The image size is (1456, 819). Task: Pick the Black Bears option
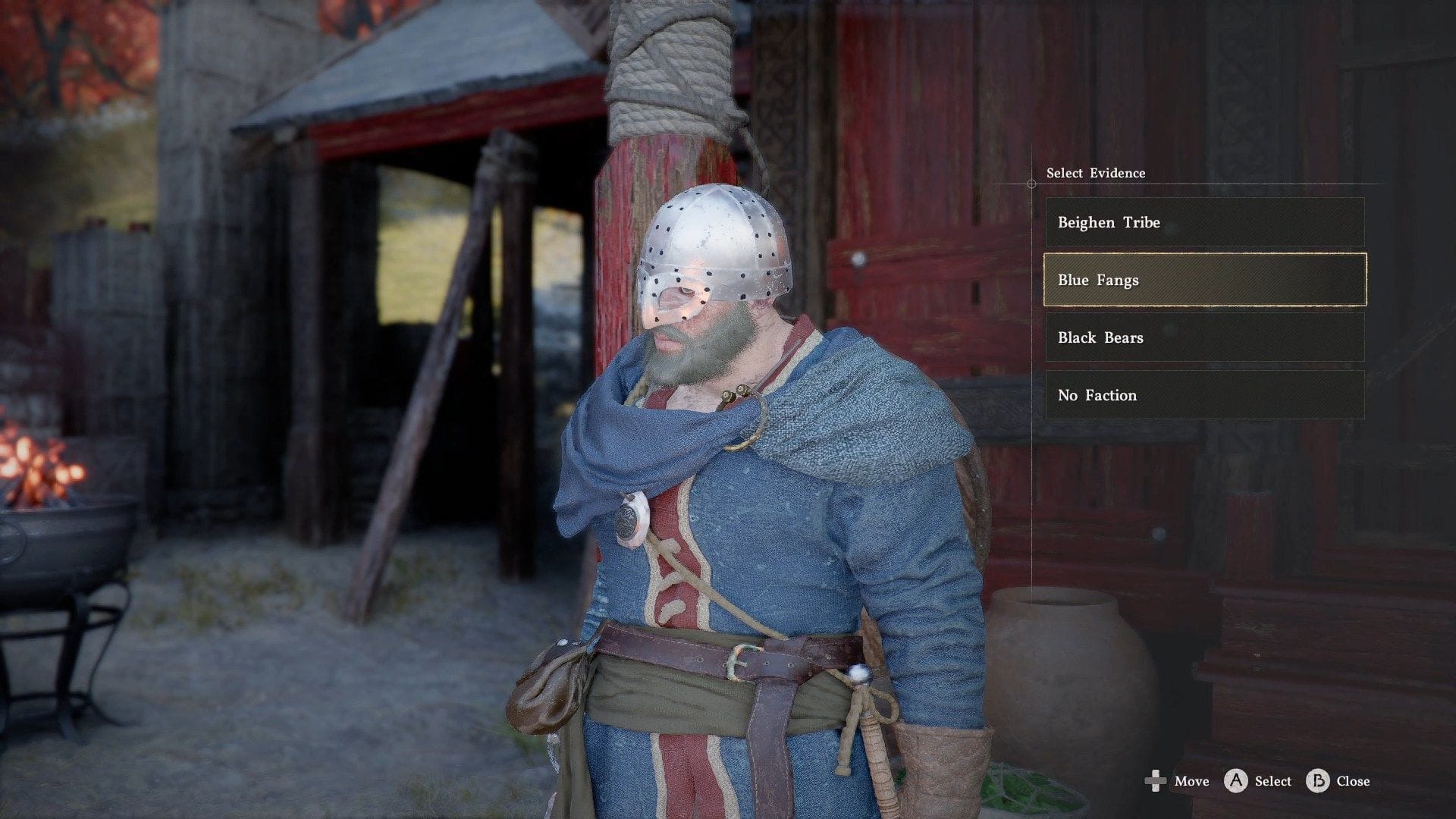tap(1204, 337)
